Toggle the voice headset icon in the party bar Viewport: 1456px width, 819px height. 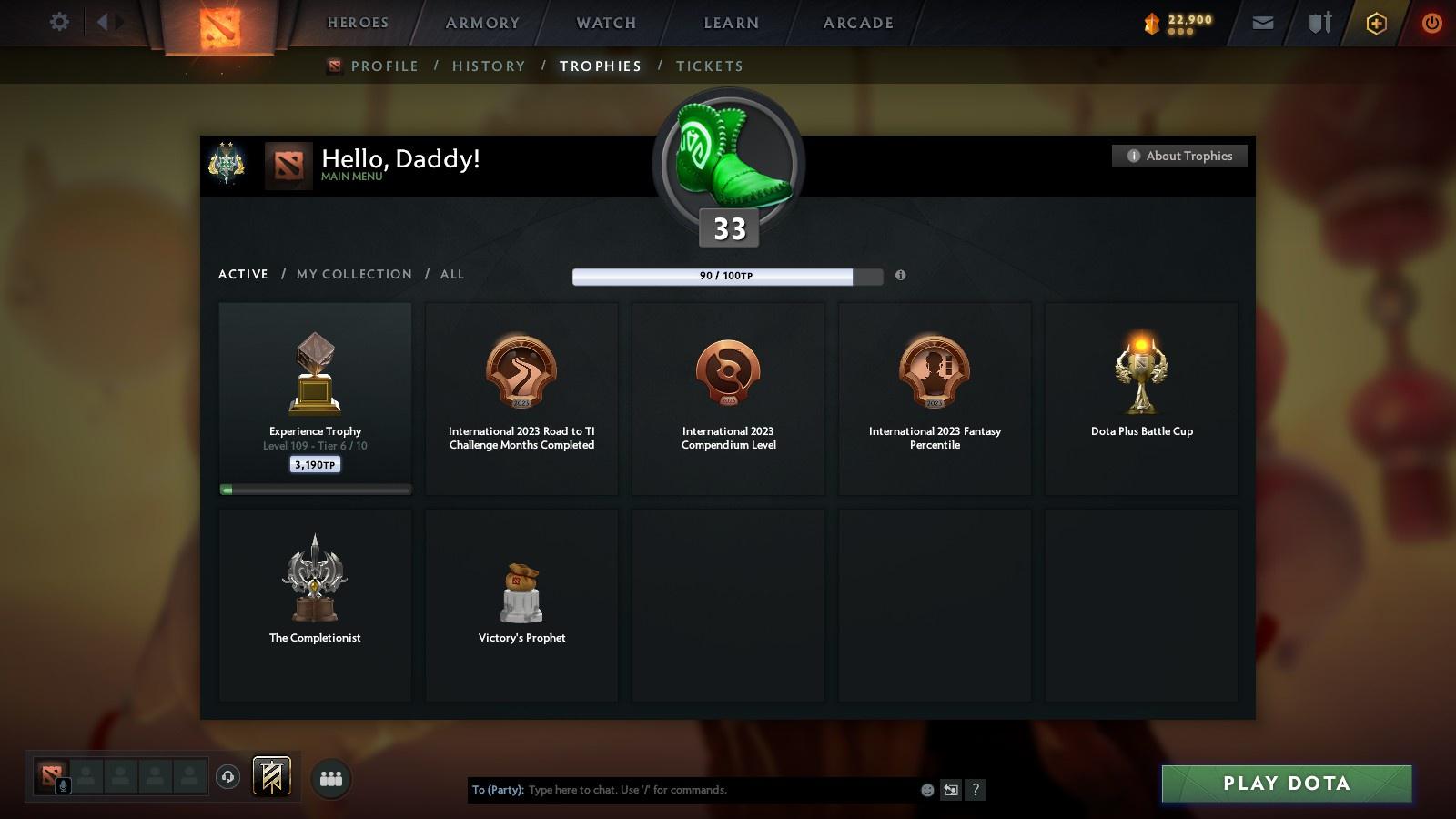pyautogui.click(x=227, y=777)
